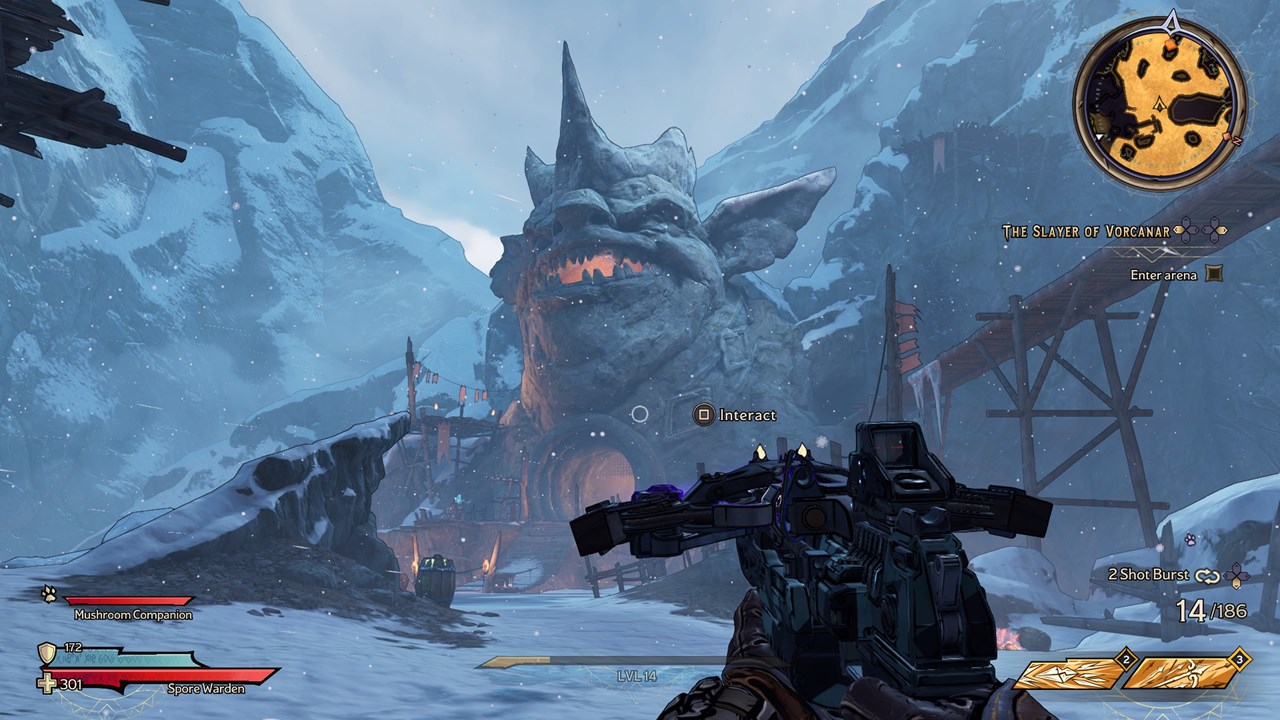Click the Mushroom Companion paw icon
Image resolution: width=1280 pixels, height=720 pixels.
coord(49,594)
